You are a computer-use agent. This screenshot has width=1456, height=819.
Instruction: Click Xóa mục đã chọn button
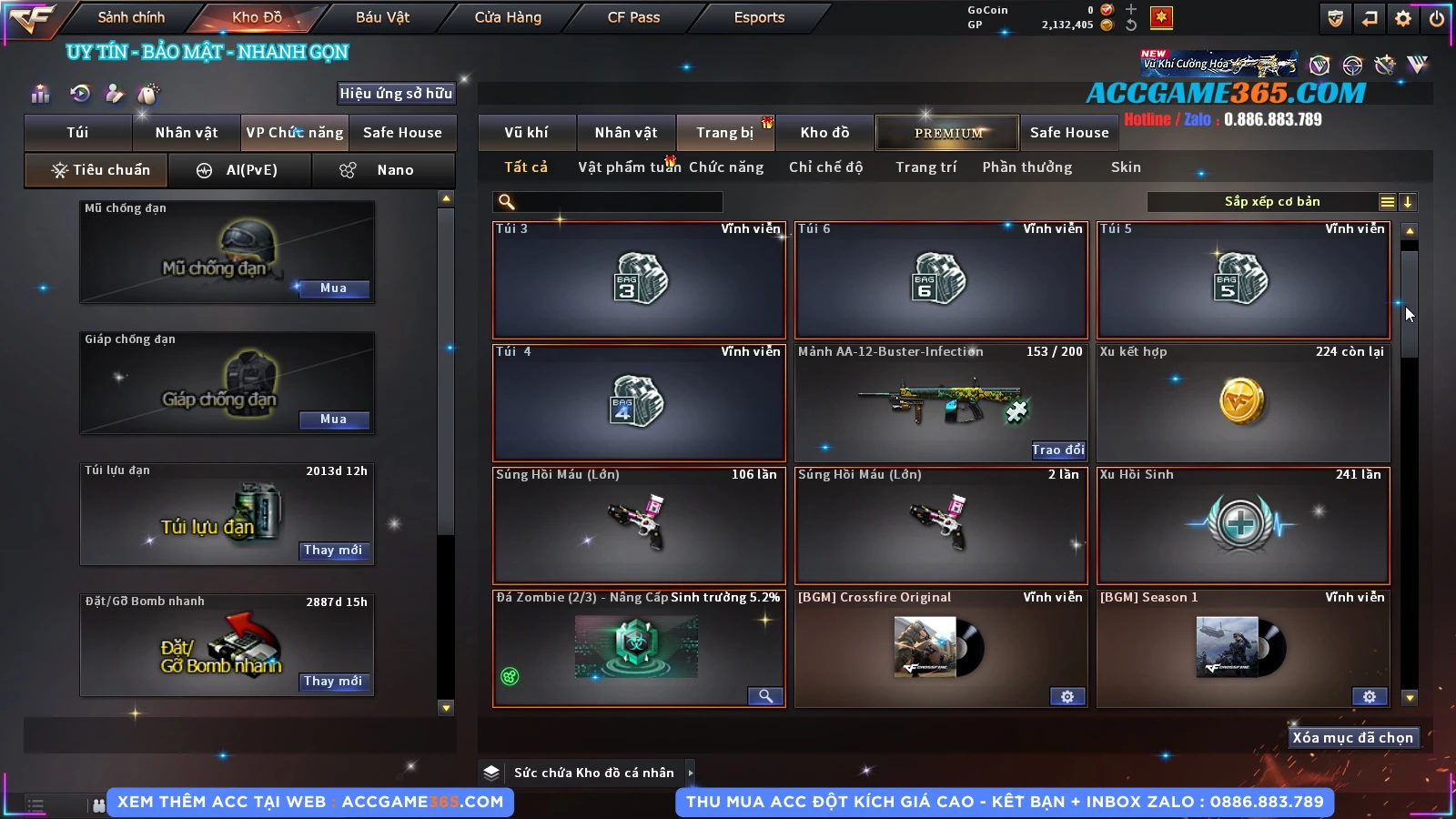(1352, 738)
